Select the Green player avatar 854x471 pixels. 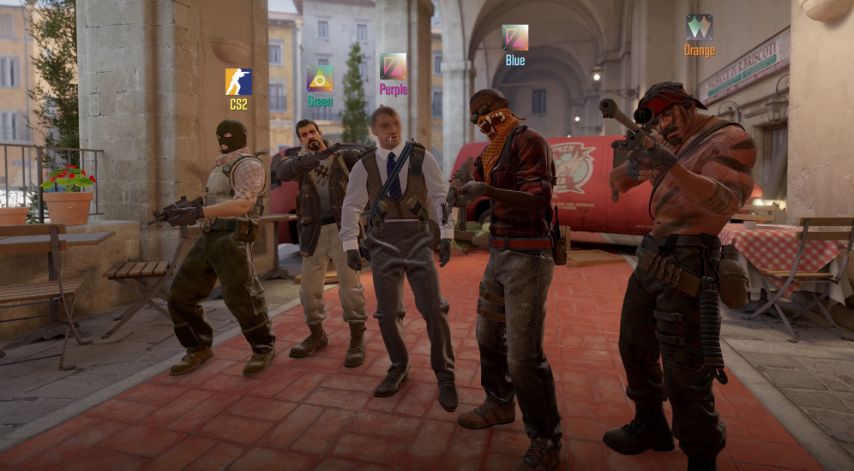click(320, 79)
